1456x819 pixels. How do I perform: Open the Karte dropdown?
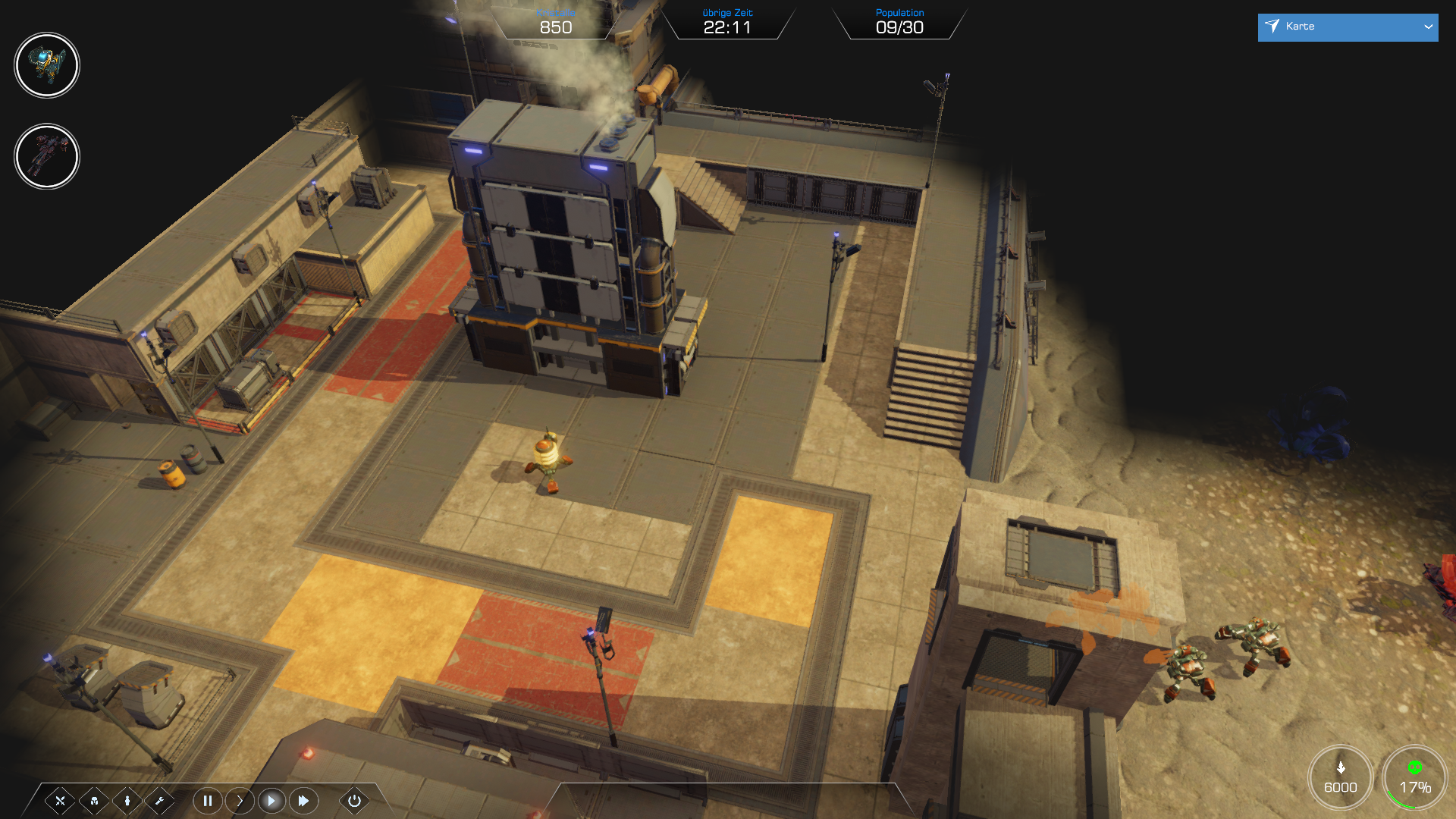(x=1347, y=27)
